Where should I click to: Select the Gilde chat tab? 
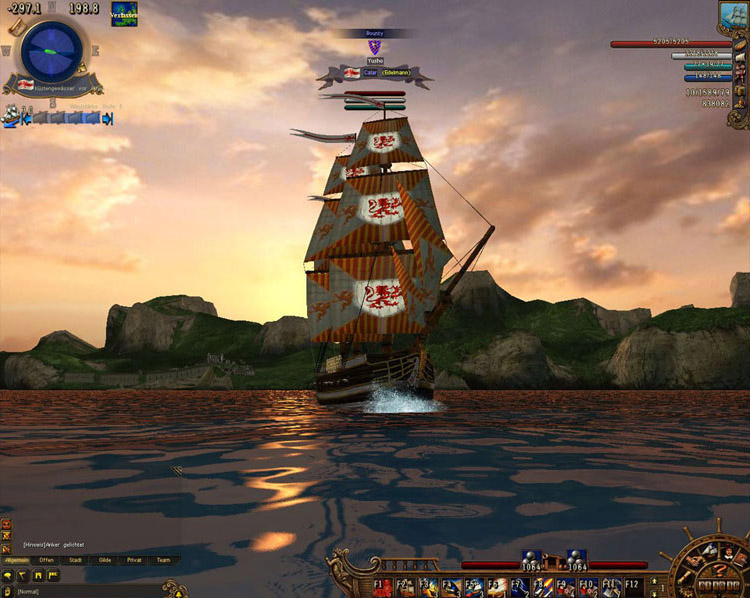(x=104, y=560)
